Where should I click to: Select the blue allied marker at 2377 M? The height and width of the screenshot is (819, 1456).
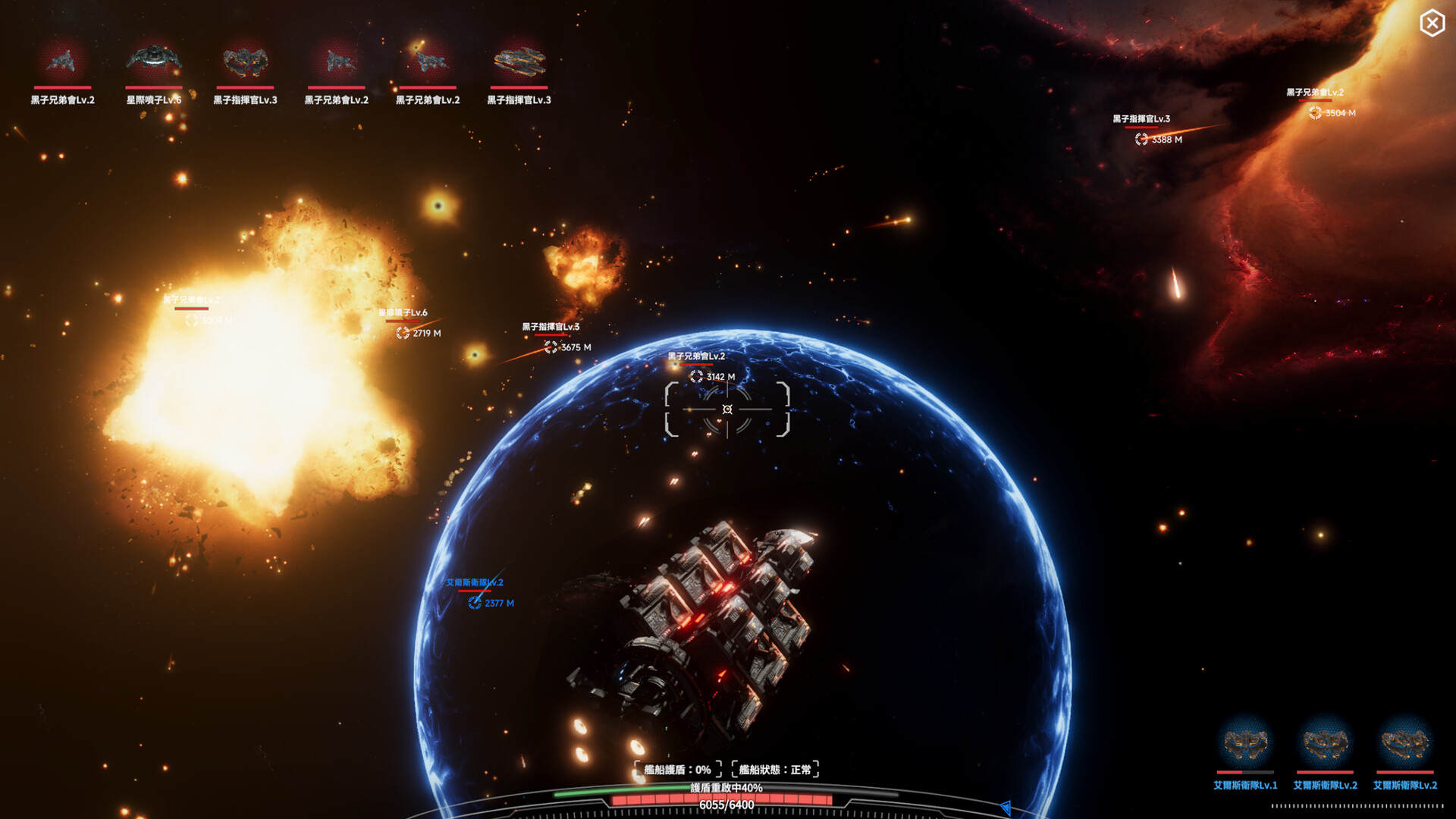[x=475, y=603]
